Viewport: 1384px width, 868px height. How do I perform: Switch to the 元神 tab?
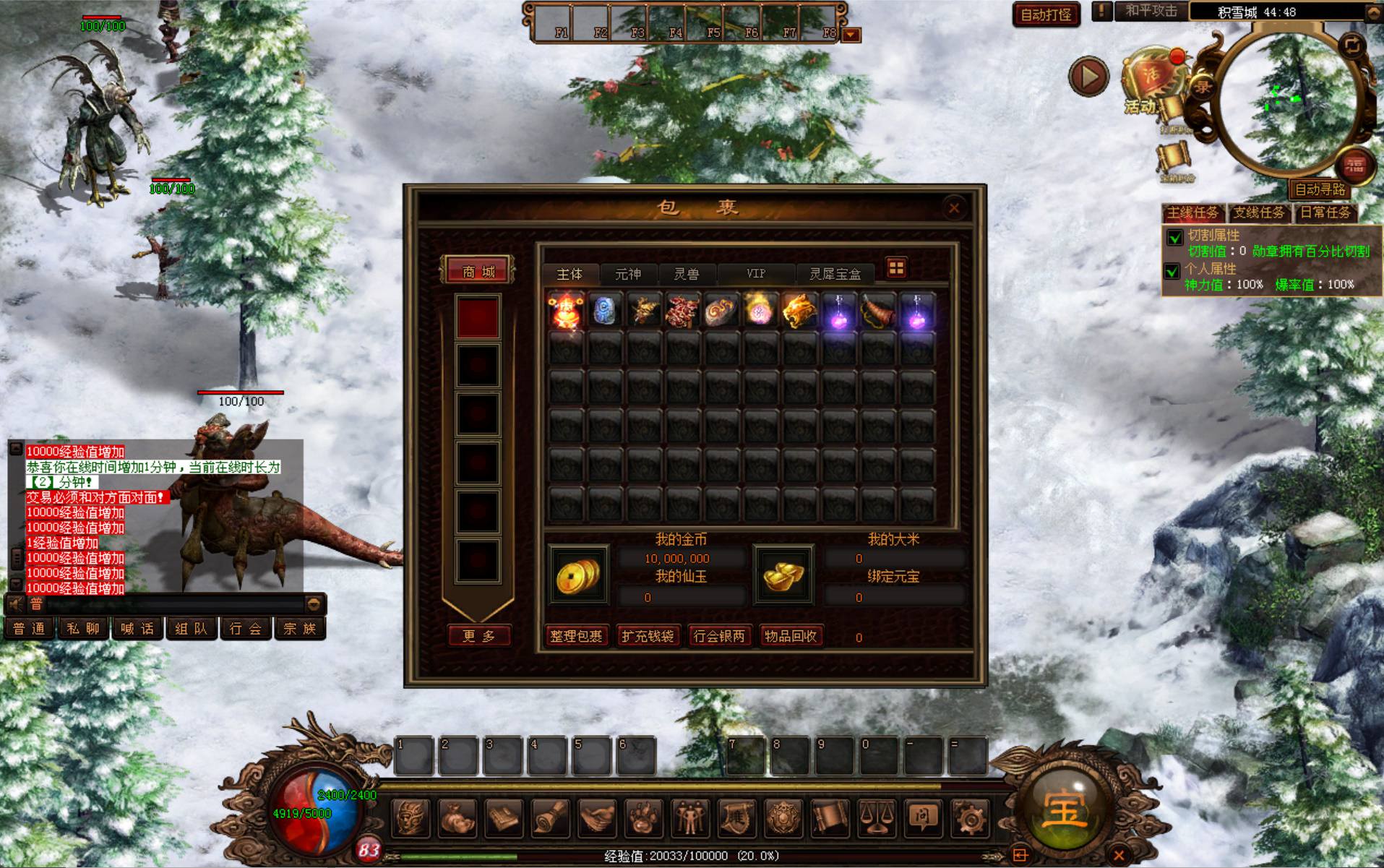[x=627, y=274]
